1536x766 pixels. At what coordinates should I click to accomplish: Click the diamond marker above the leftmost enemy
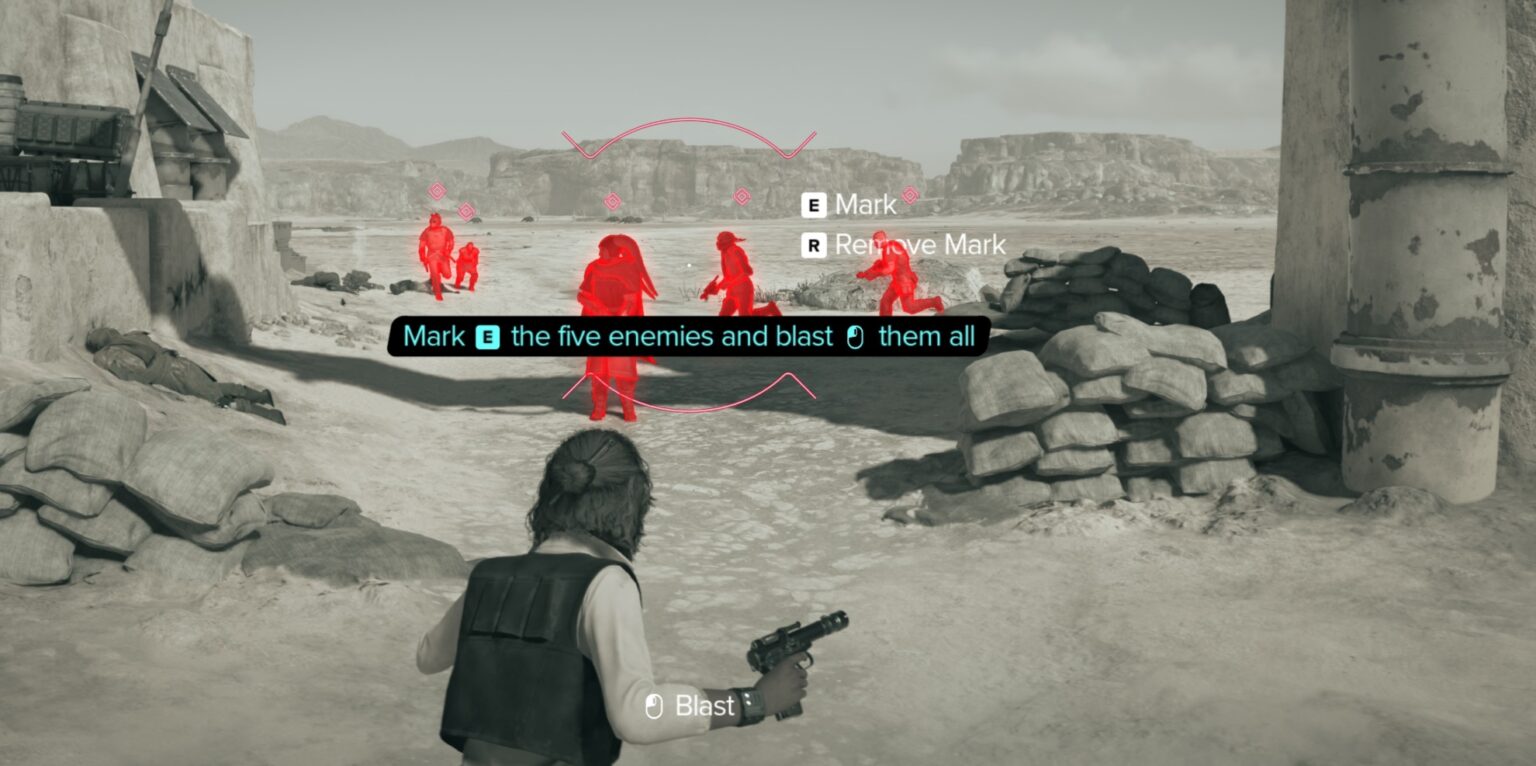point(437,191)
